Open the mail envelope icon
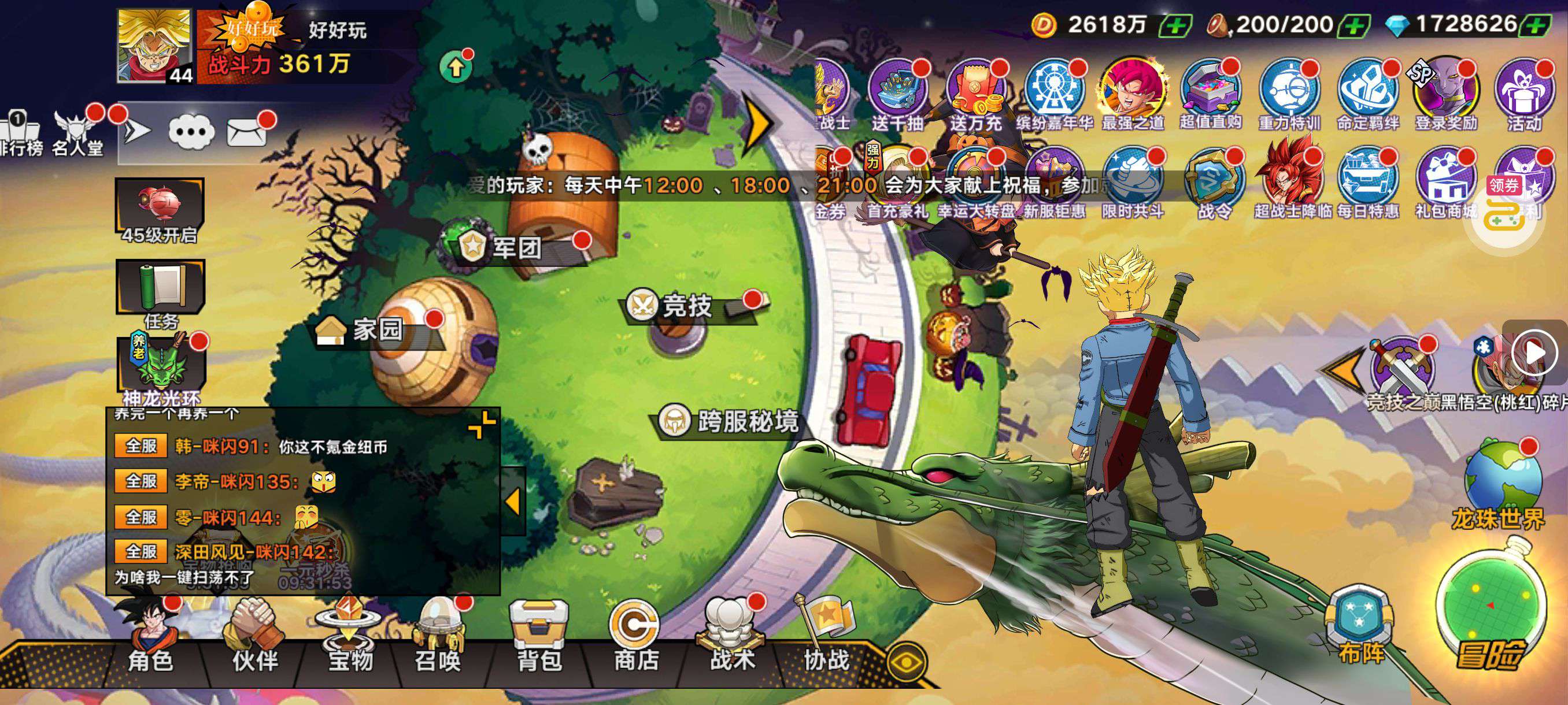This screenshot has width=1568, height=705. pyautogui.click(x=246, y=130)
